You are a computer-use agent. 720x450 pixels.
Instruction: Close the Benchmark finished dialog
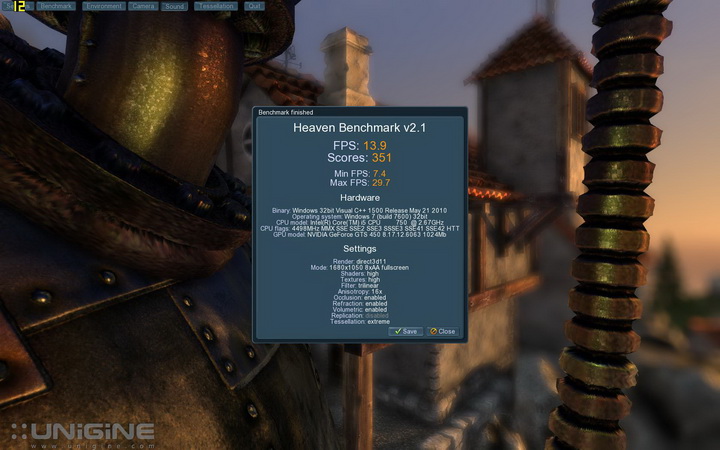(x=442, y=331)
